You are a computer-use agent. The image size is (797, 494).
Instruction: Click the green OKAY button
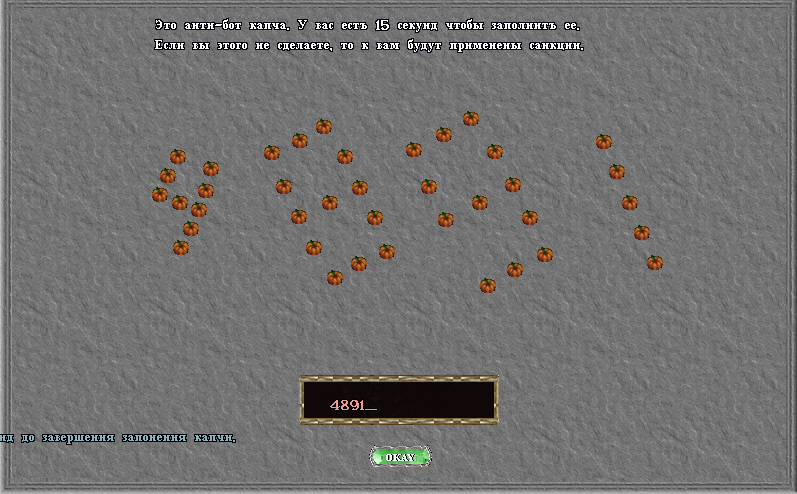click(x=400, y=457)
